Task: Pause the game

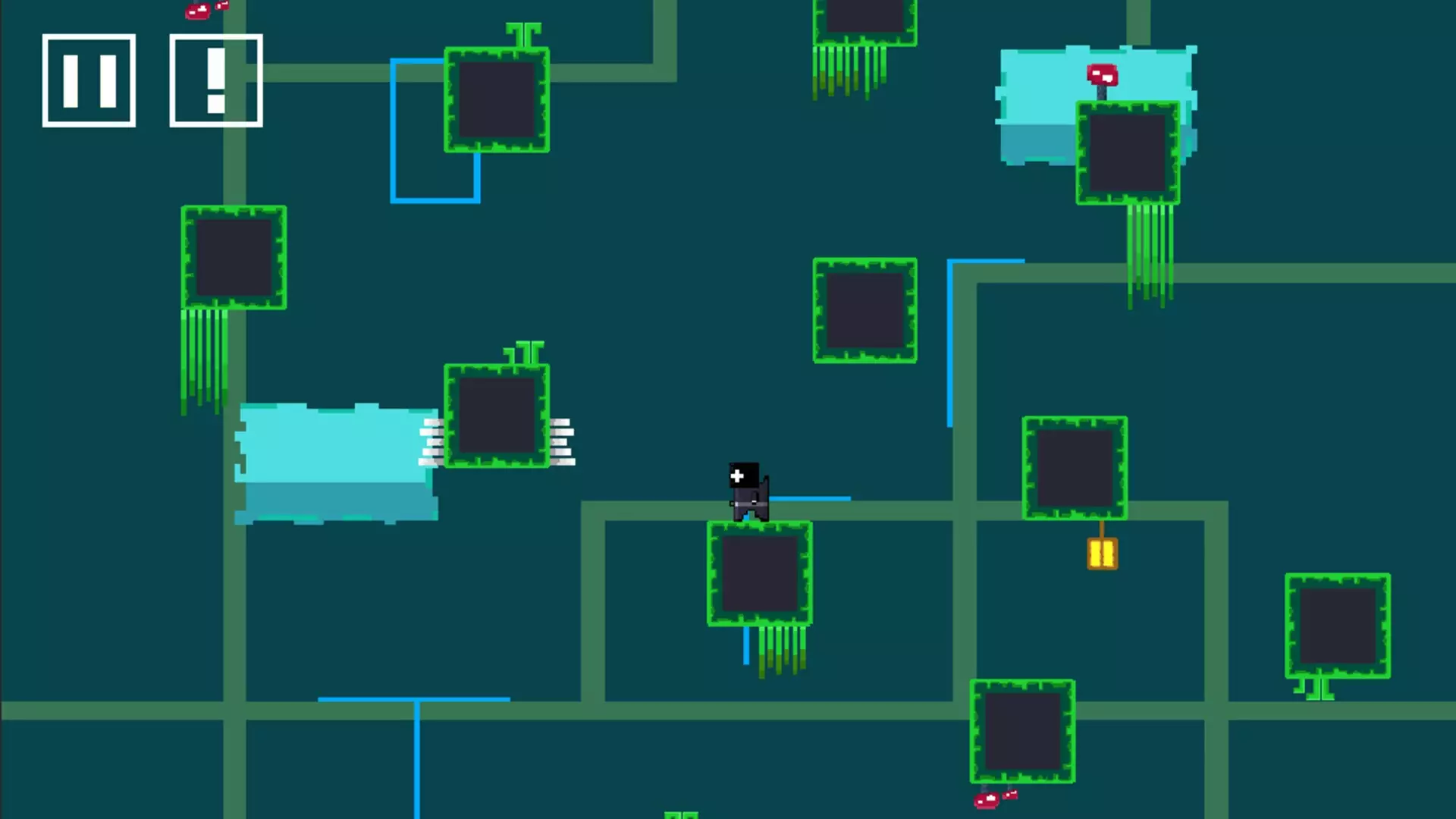Action: point(89,80)
